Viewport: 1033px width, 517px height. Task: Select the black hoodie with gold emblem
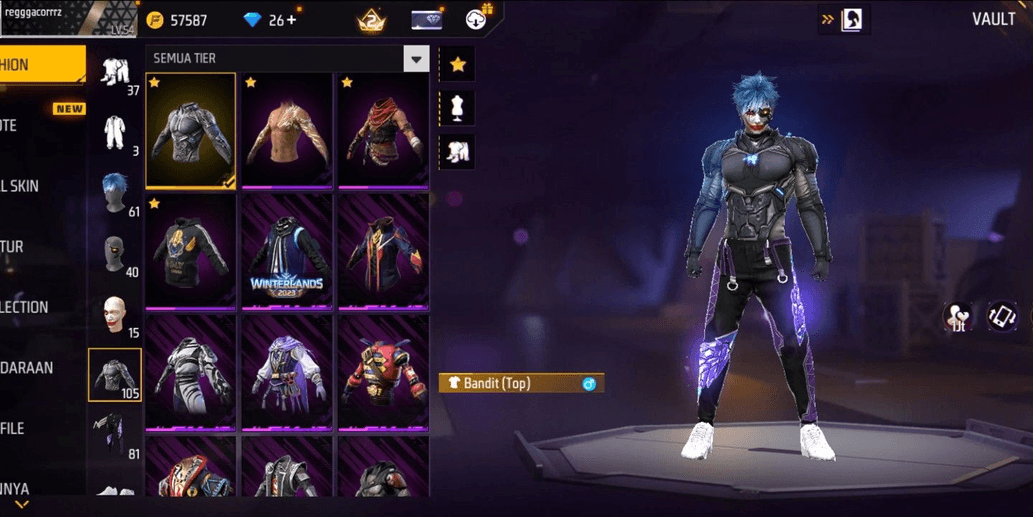point(191,252)
